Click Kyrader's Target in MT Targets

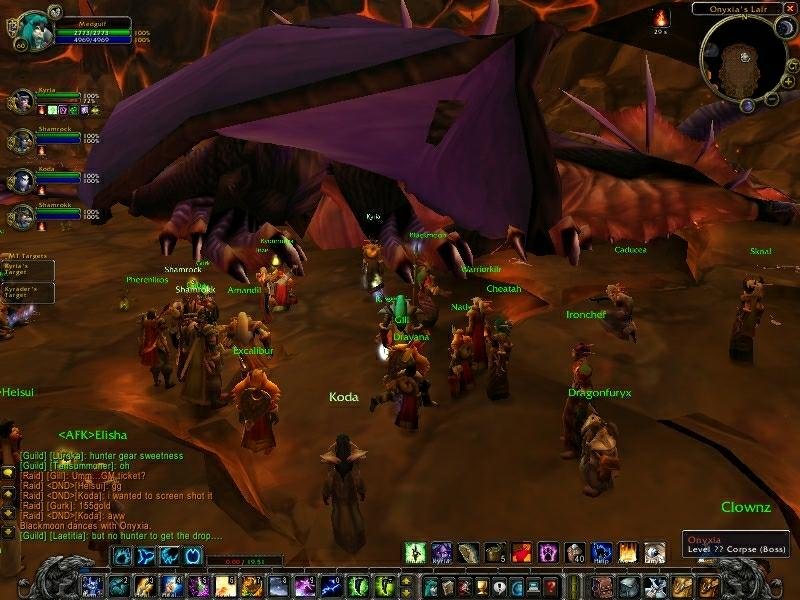(x=27, y=292)
